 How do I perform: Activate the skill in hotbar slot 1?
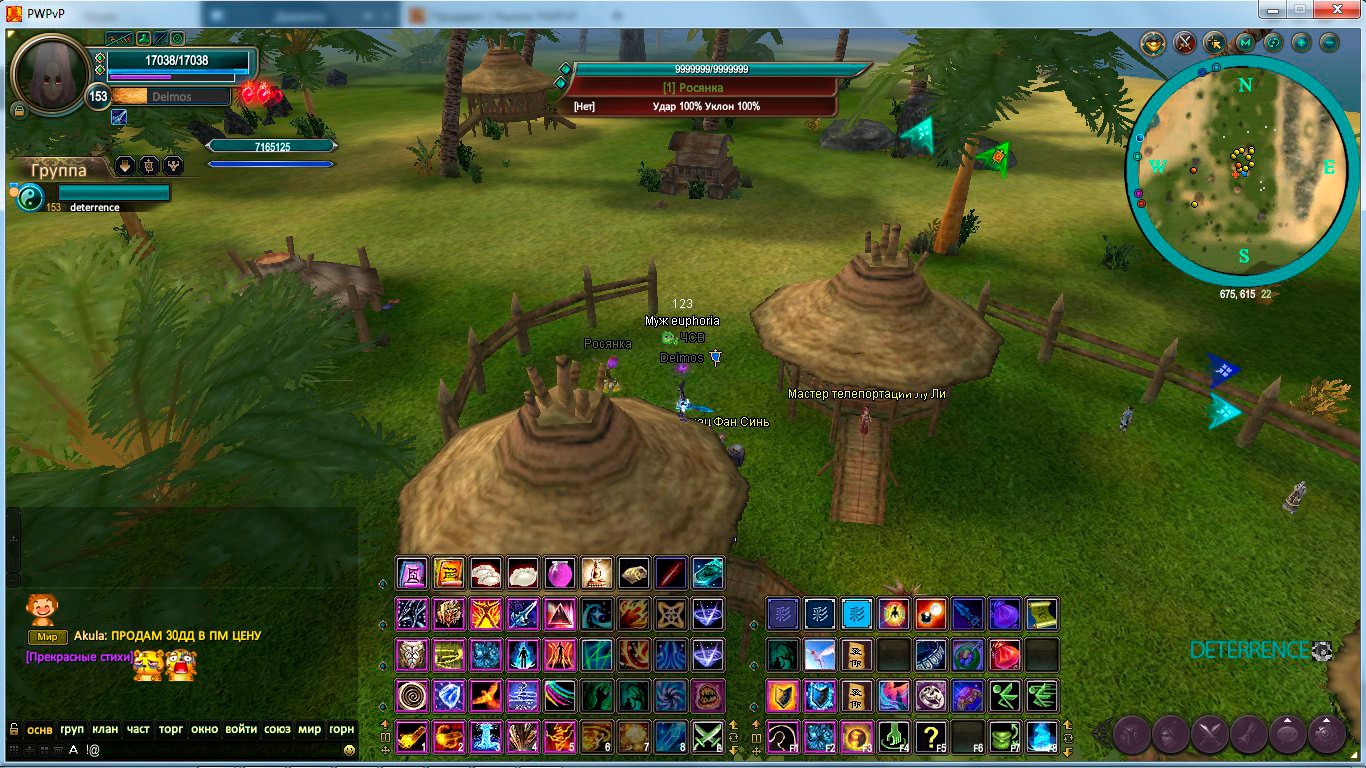(412, 737)
